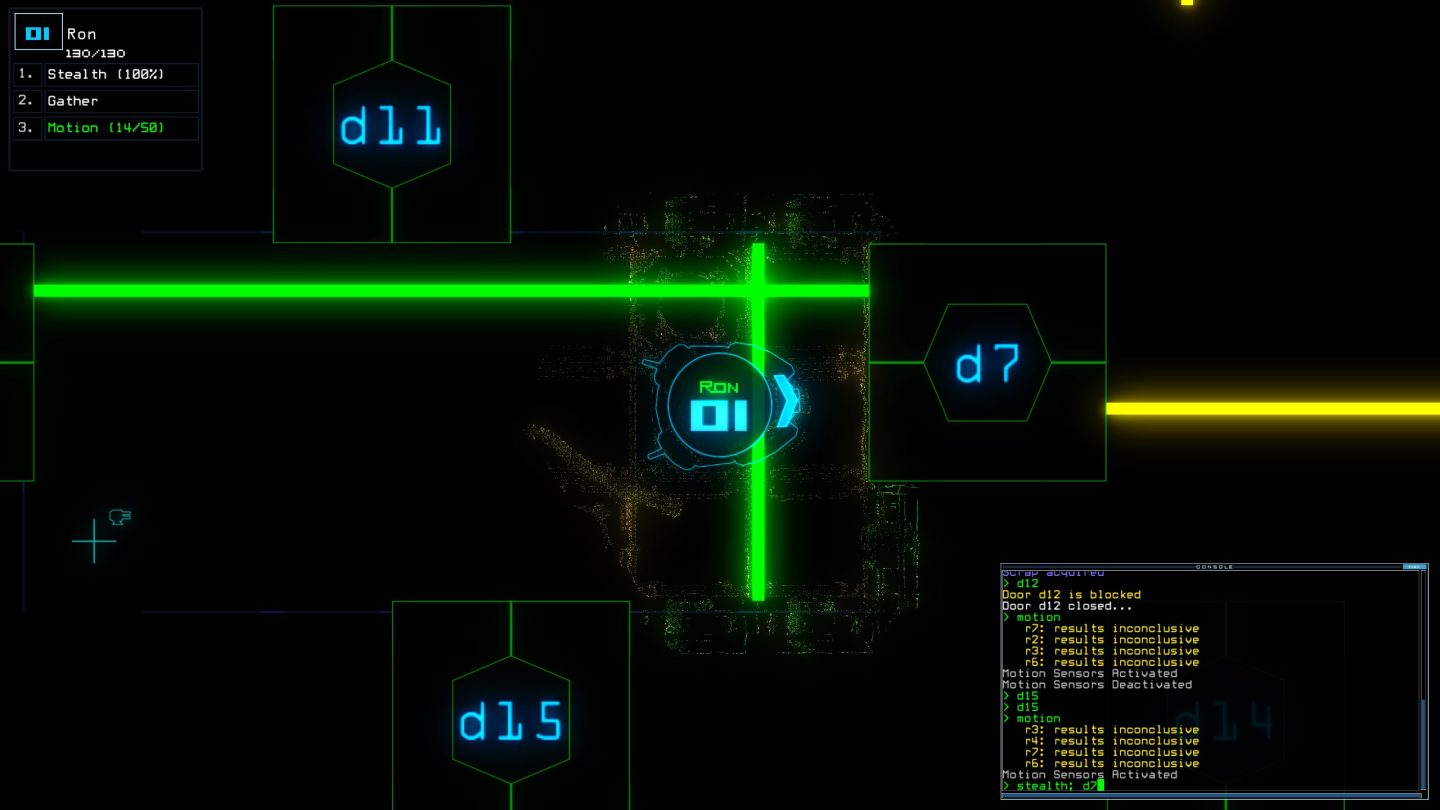Select the scrap generator icon near the crosshair
Viewport: 1440px width, 810px height.
(x=120, y=515)
